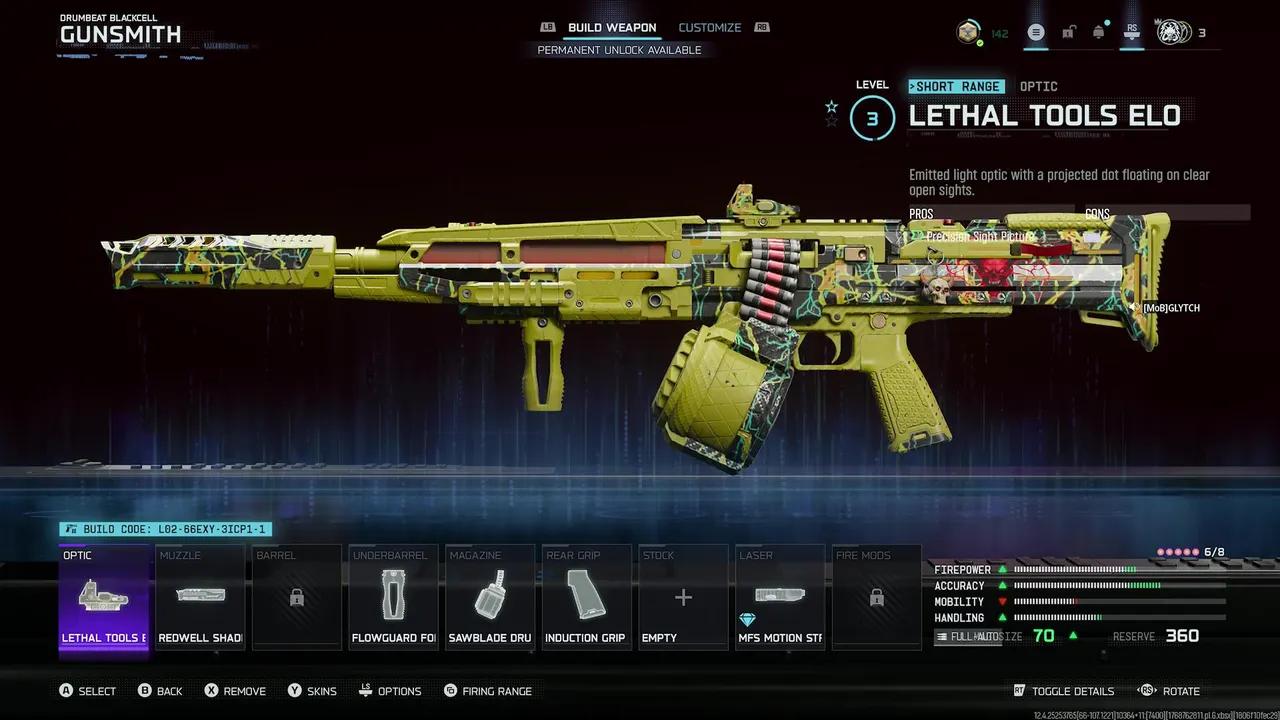Screen dimensions: 1280x720
Task: Select the Optic slot with Lethal Tools ELO
Action: 104,598
